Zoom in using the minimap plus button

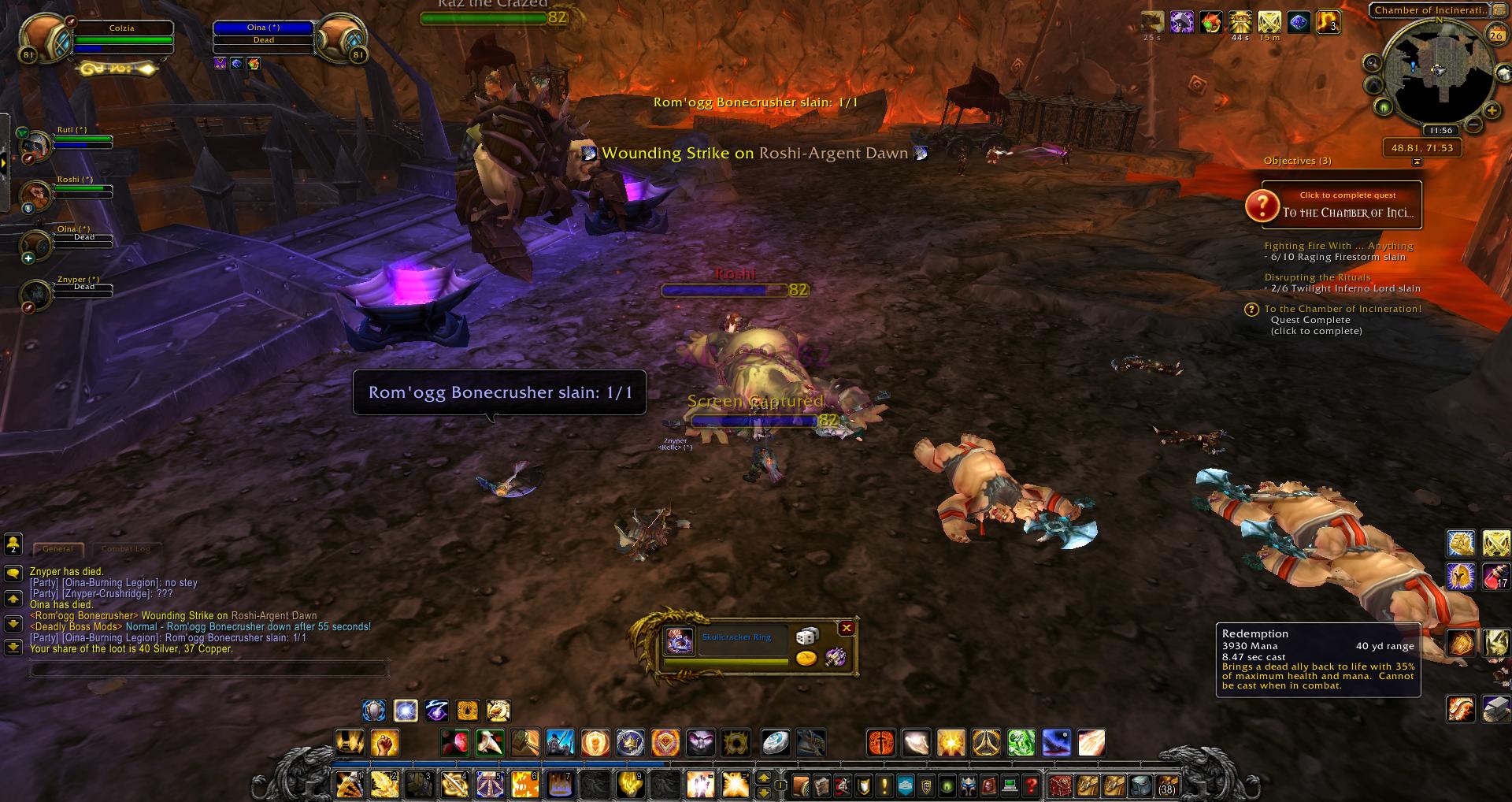tap(1491, 110)
